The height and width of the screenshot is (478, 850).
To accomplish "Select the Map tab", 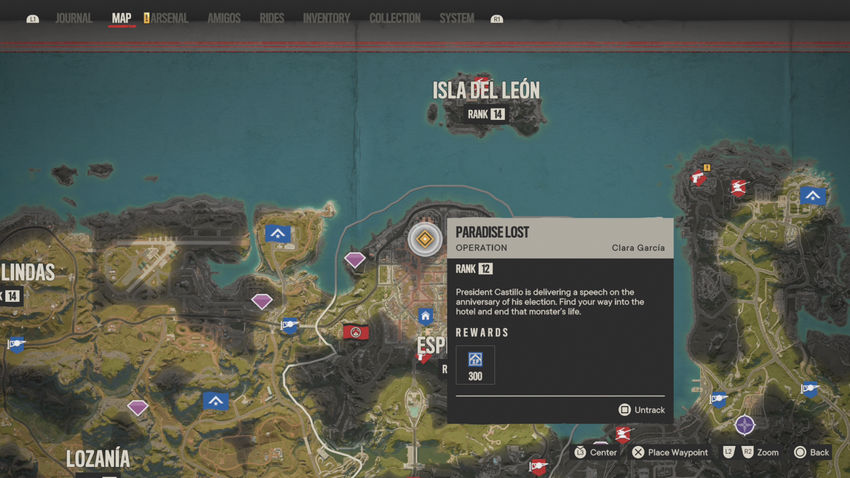I will pyautogui.click(x=121, y=18).
